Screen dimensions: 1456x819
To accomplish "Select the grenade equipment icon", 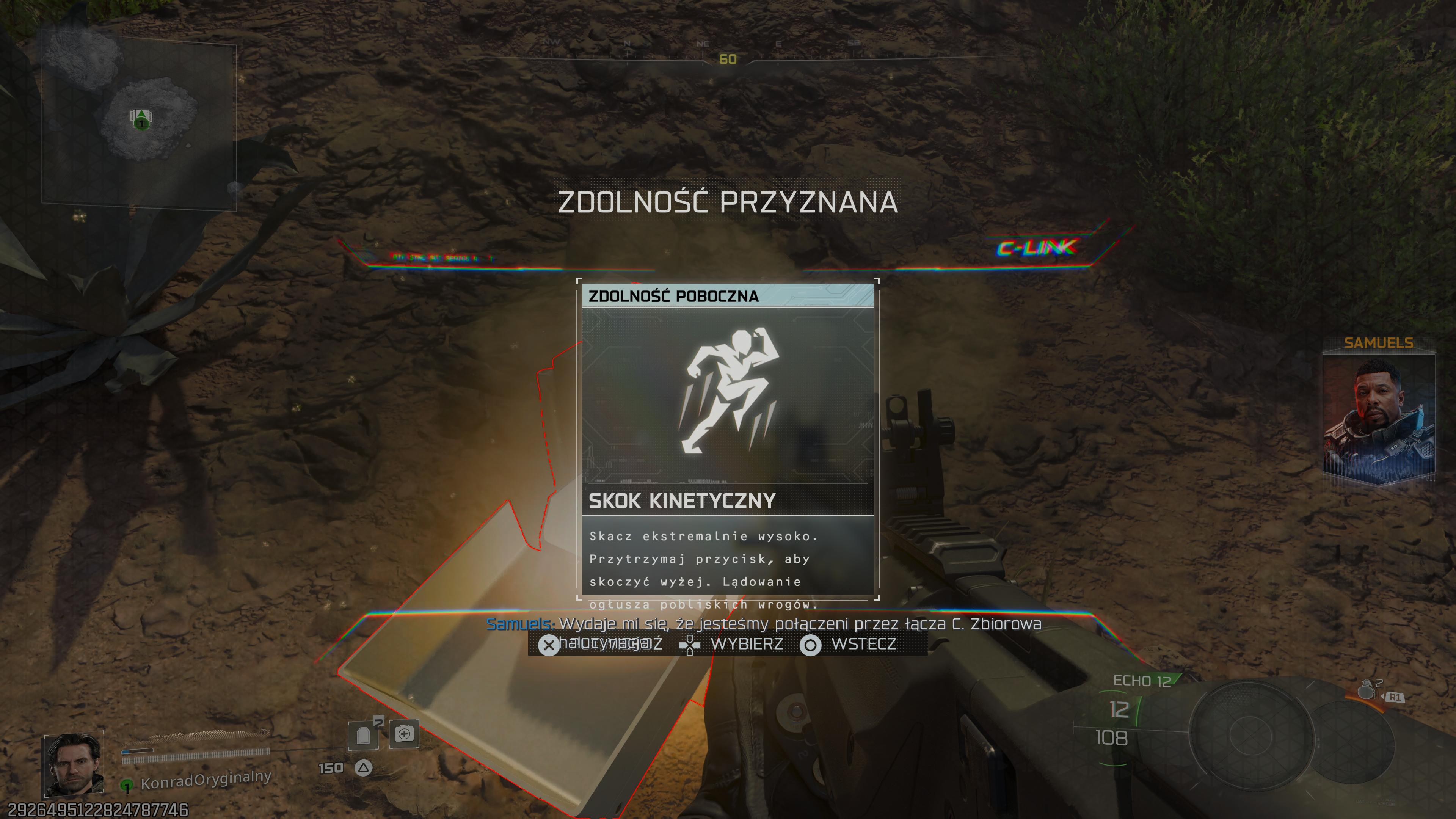I will tap(1366, 690).
